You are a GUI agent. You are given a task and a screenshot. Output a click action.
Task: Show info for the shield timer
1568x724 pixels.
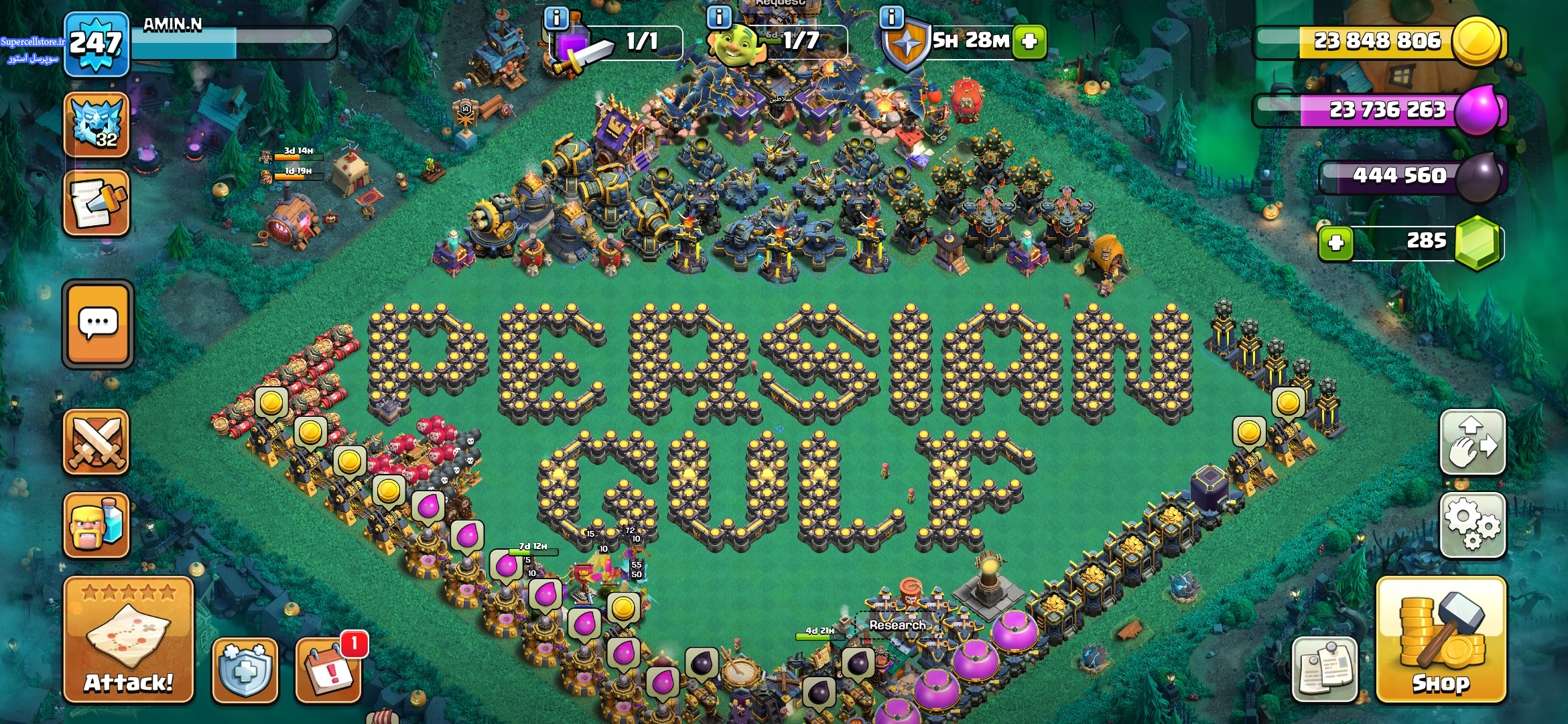coord(891,17)
